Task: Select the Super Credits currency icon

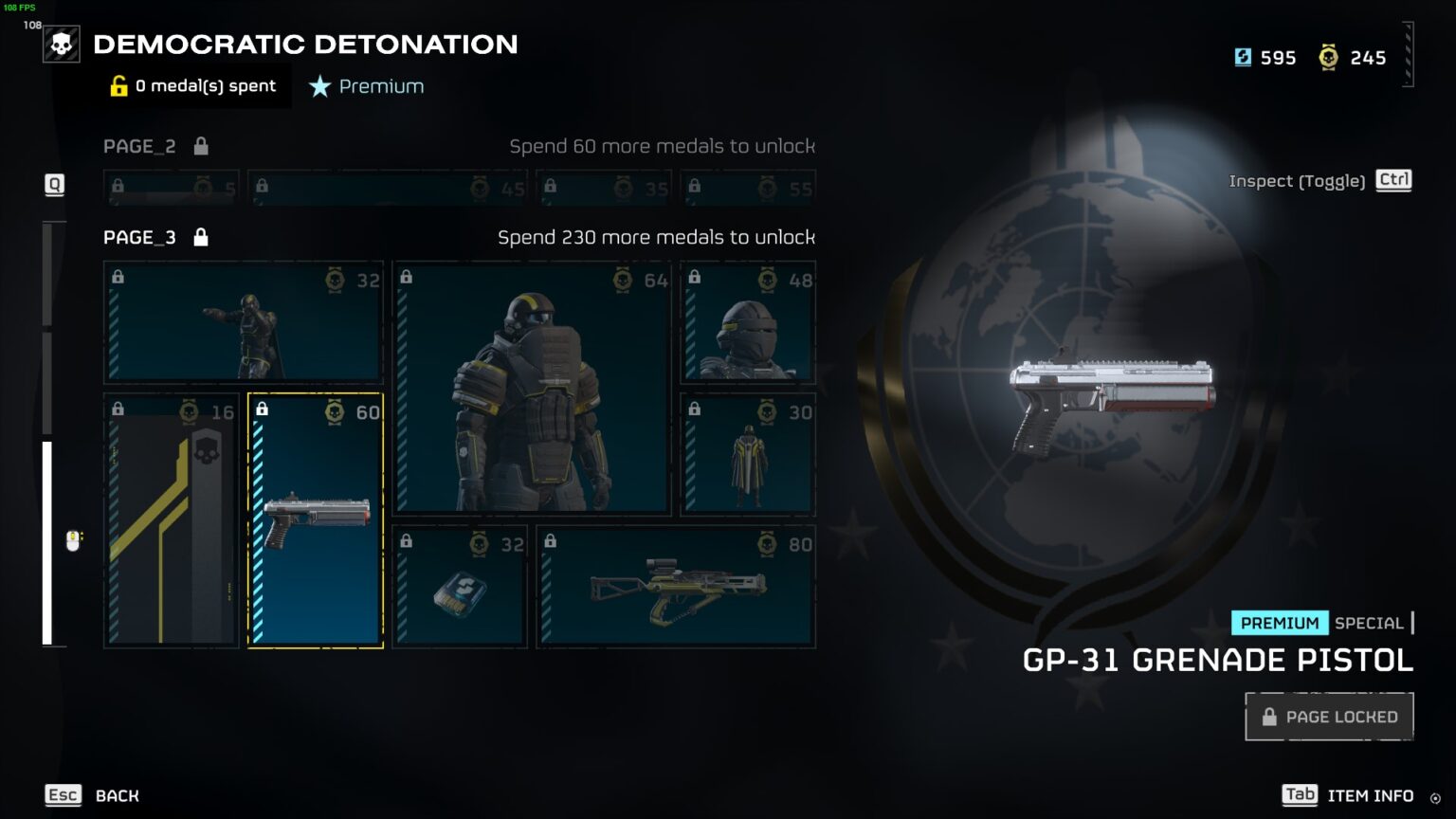Action: [1243, 57]
